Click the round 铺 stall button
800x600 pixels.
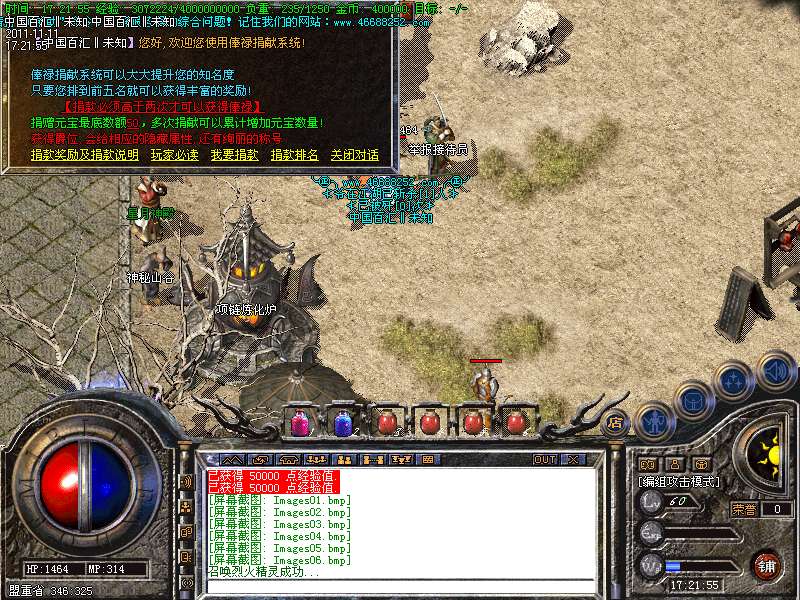[x=766, y=565]
